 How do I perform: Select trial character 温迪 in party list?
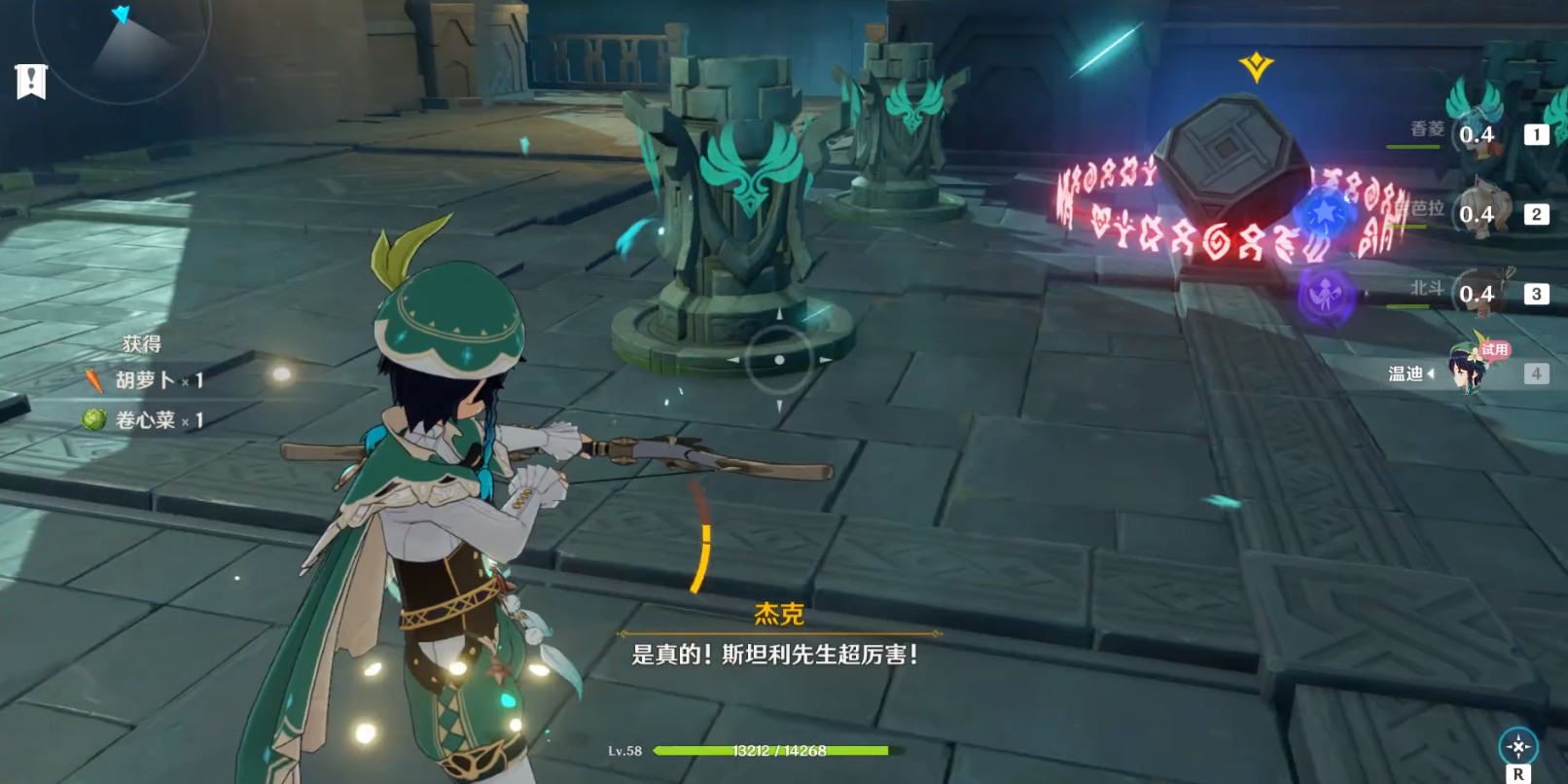click(x=1469, y=373)
